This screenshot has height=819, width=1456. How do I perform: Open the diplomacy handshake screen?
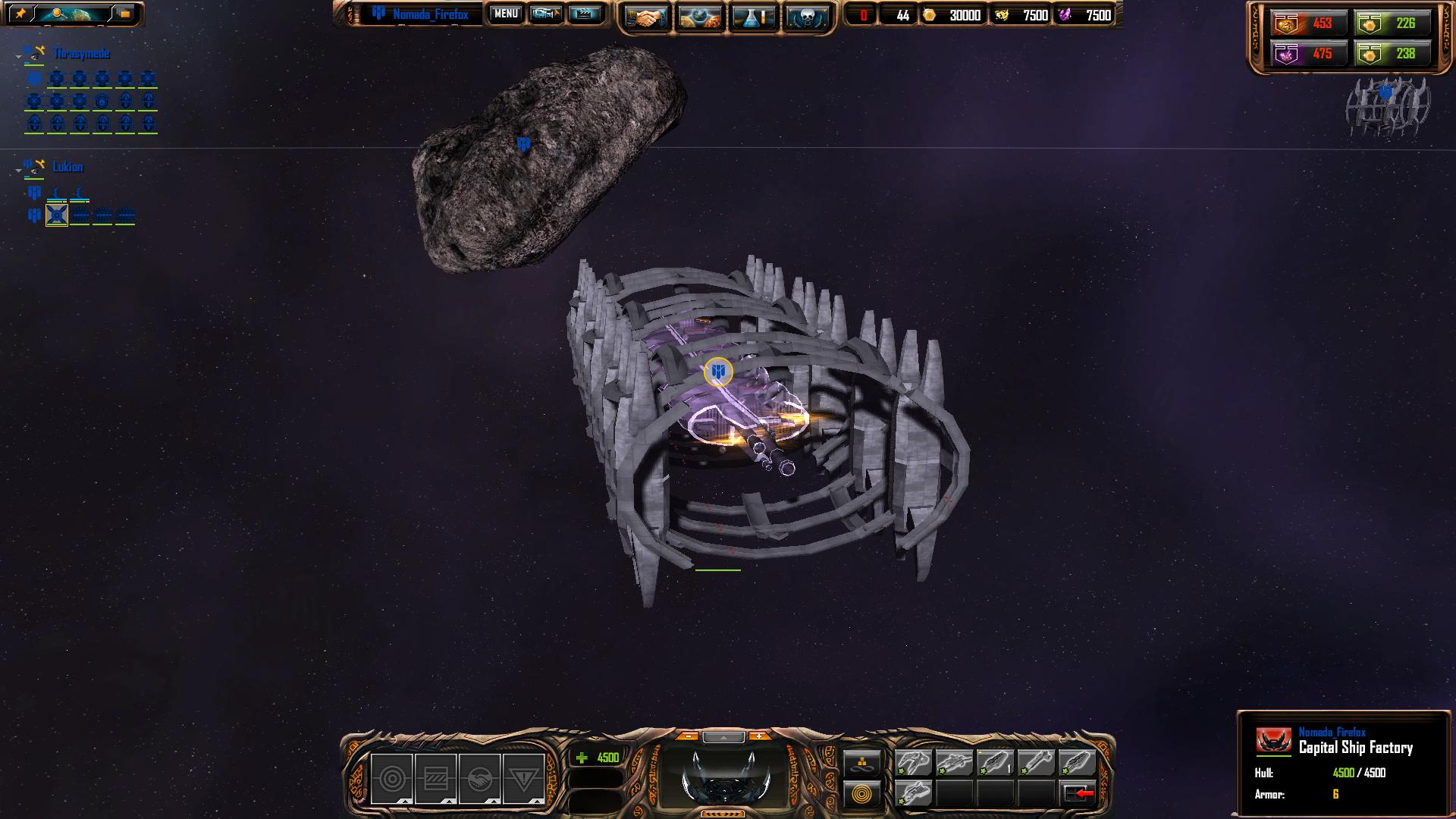pyautogui.click(x=645, y=17)
